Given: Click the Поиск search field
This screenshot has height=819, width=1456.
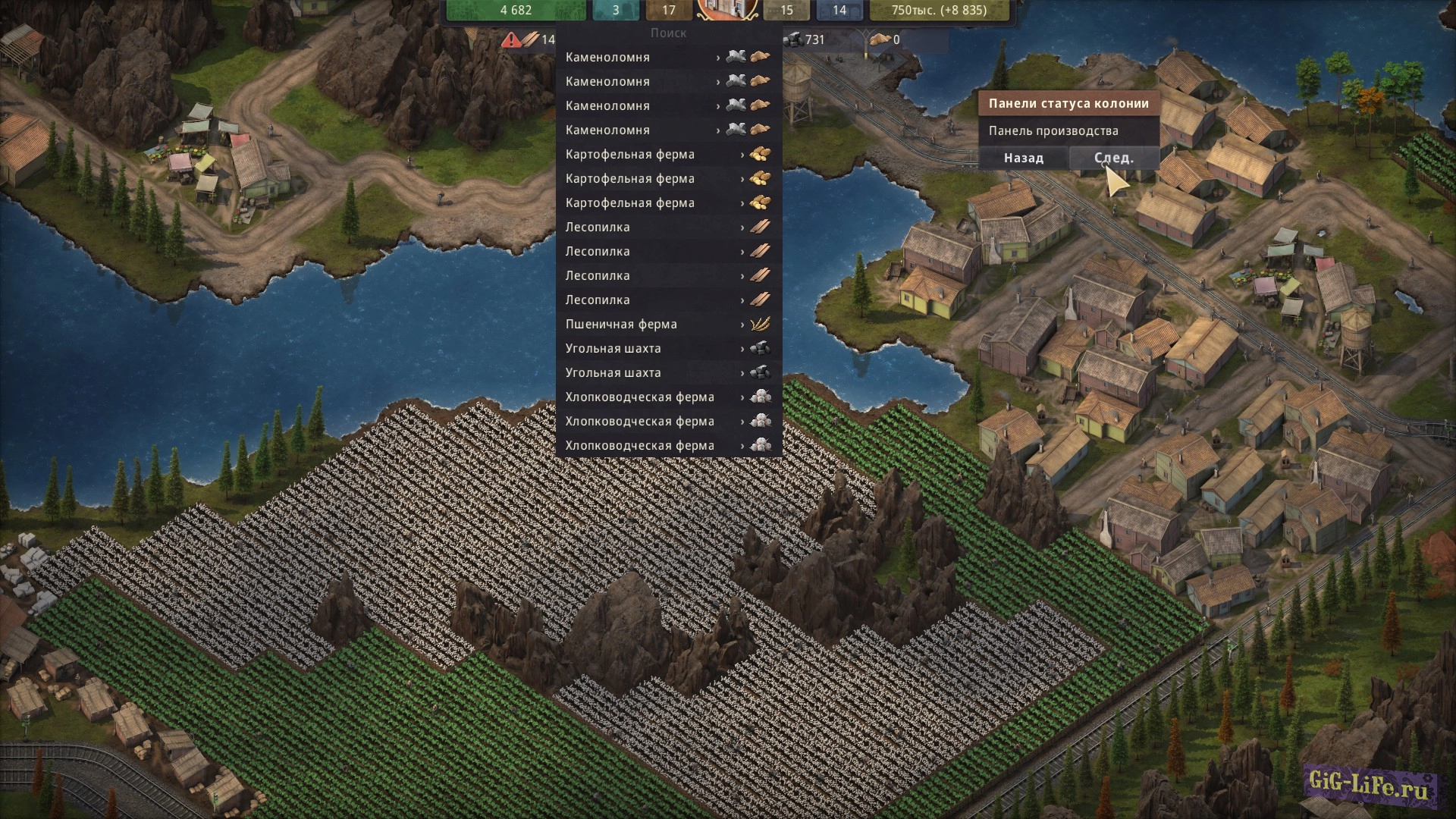Looking at the screenshot, I should coord(668,33).
